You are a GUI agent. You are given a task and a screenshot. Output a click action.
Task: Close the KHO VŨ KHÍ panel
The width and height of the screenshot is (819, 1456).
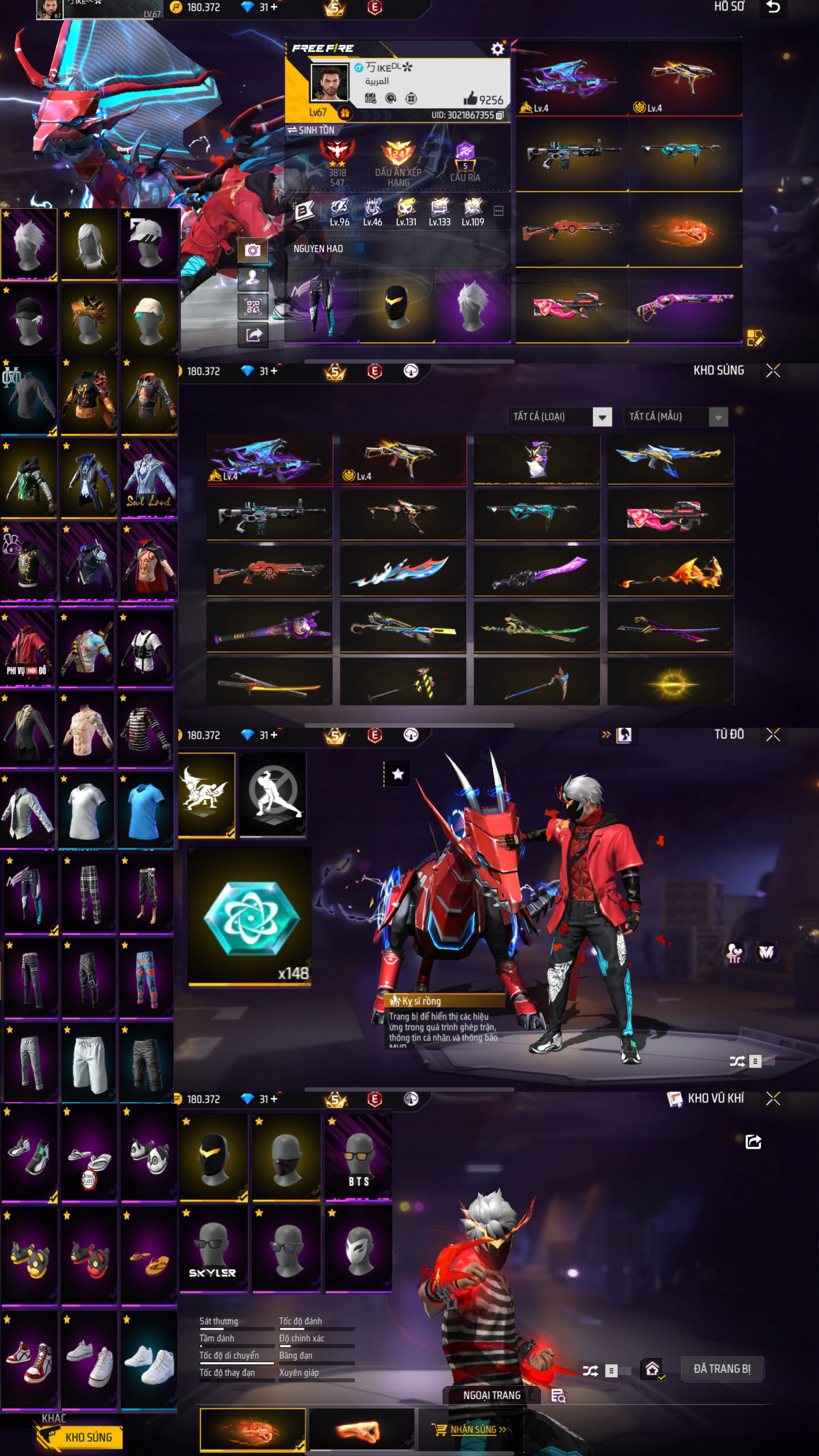pyautogui.click(x=773, y=1098)
